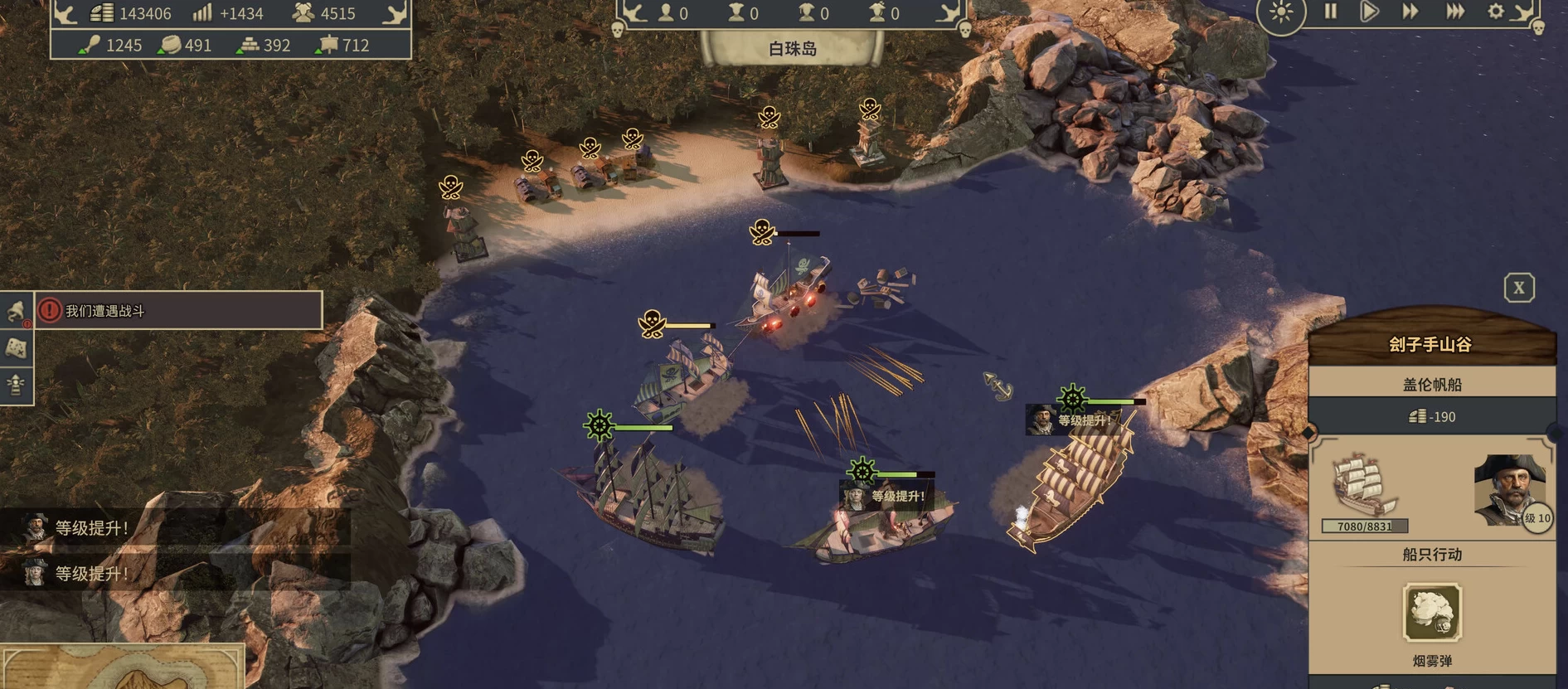Set game speed to normal play
Screen dimensions: 1568x689
(x=1370, y=12)
